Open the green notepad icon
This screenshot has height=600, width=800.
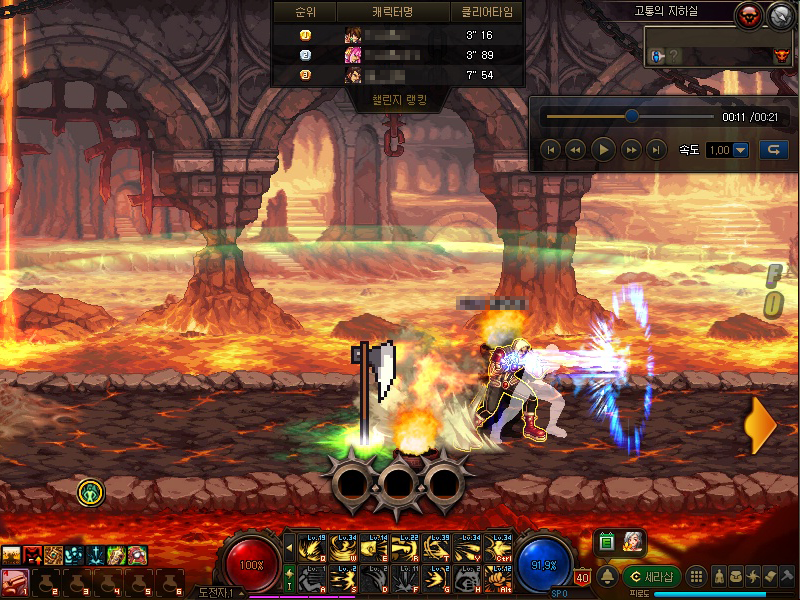click(606, 543)
